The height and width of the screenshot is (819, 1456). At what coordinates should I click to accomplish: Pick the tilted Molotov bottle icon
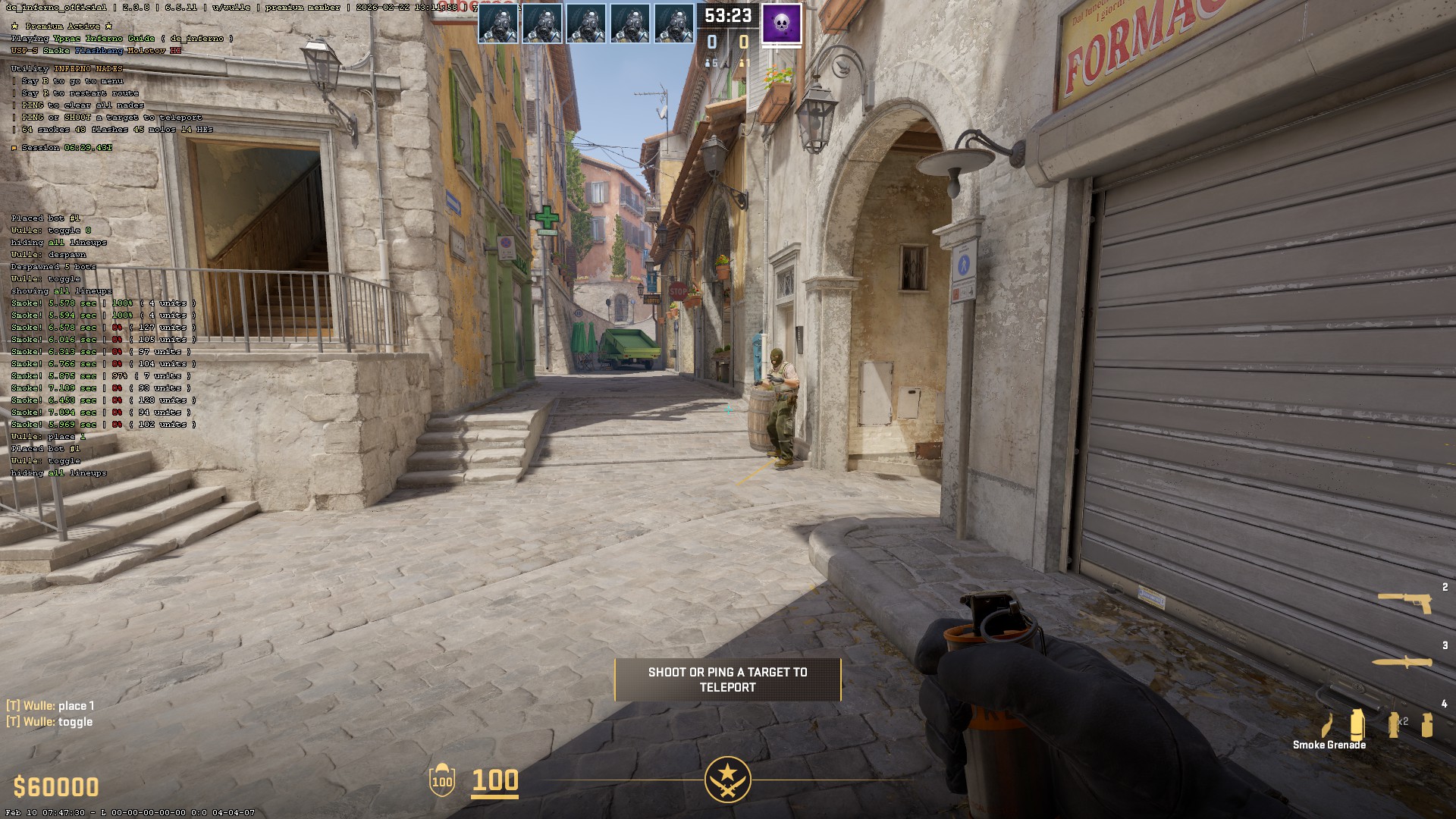click(x=1327, y=726)
